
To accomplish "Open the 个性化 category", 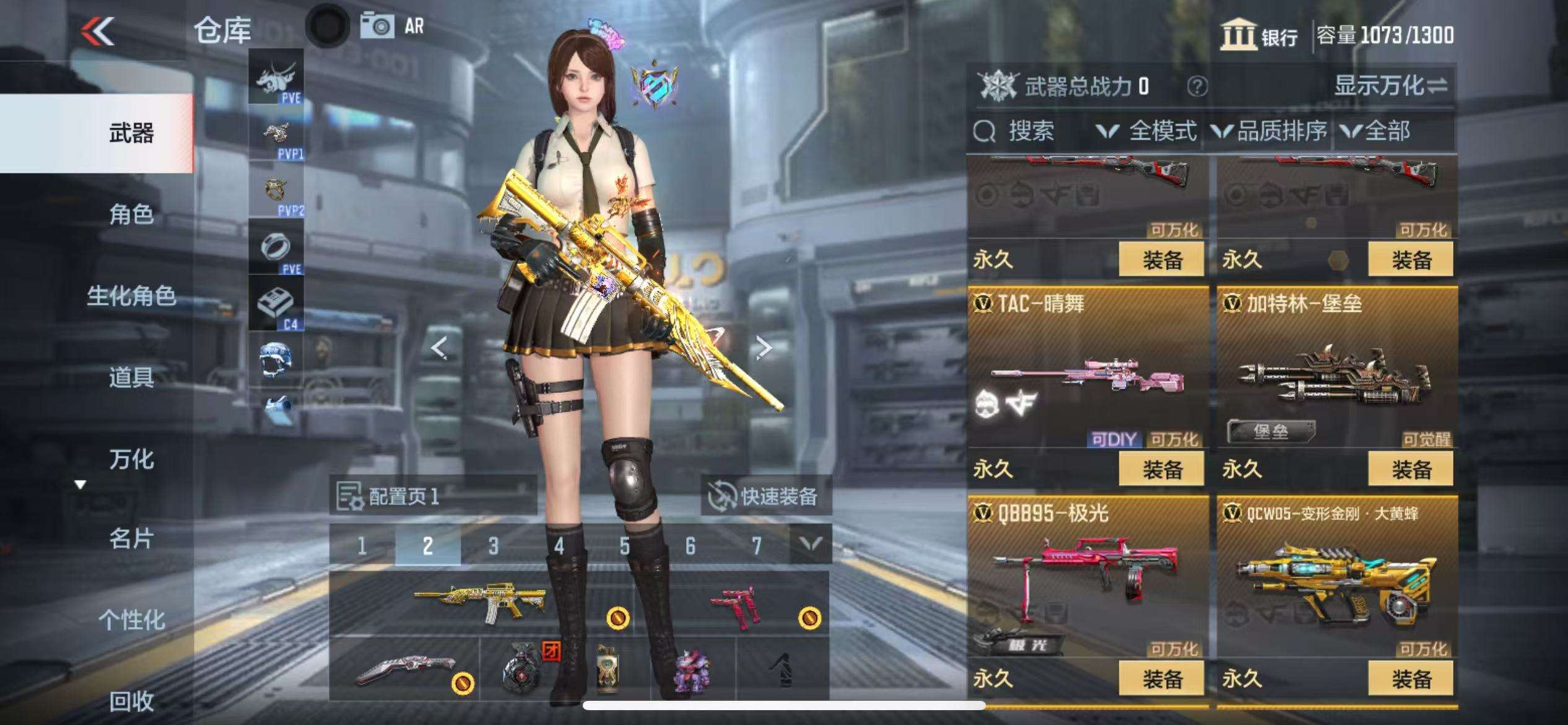I will 131,620.
